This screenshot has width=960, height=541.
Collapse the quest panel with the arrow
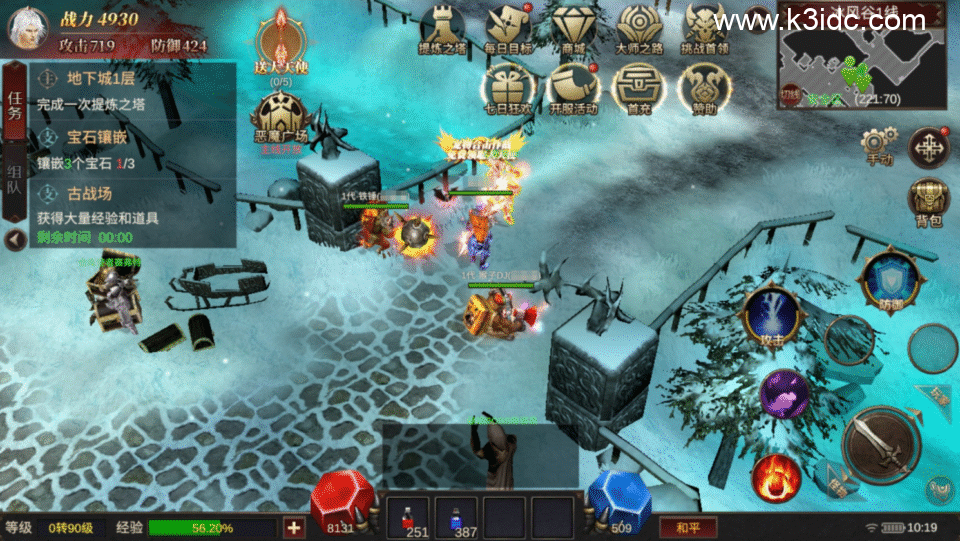[14, 240]
